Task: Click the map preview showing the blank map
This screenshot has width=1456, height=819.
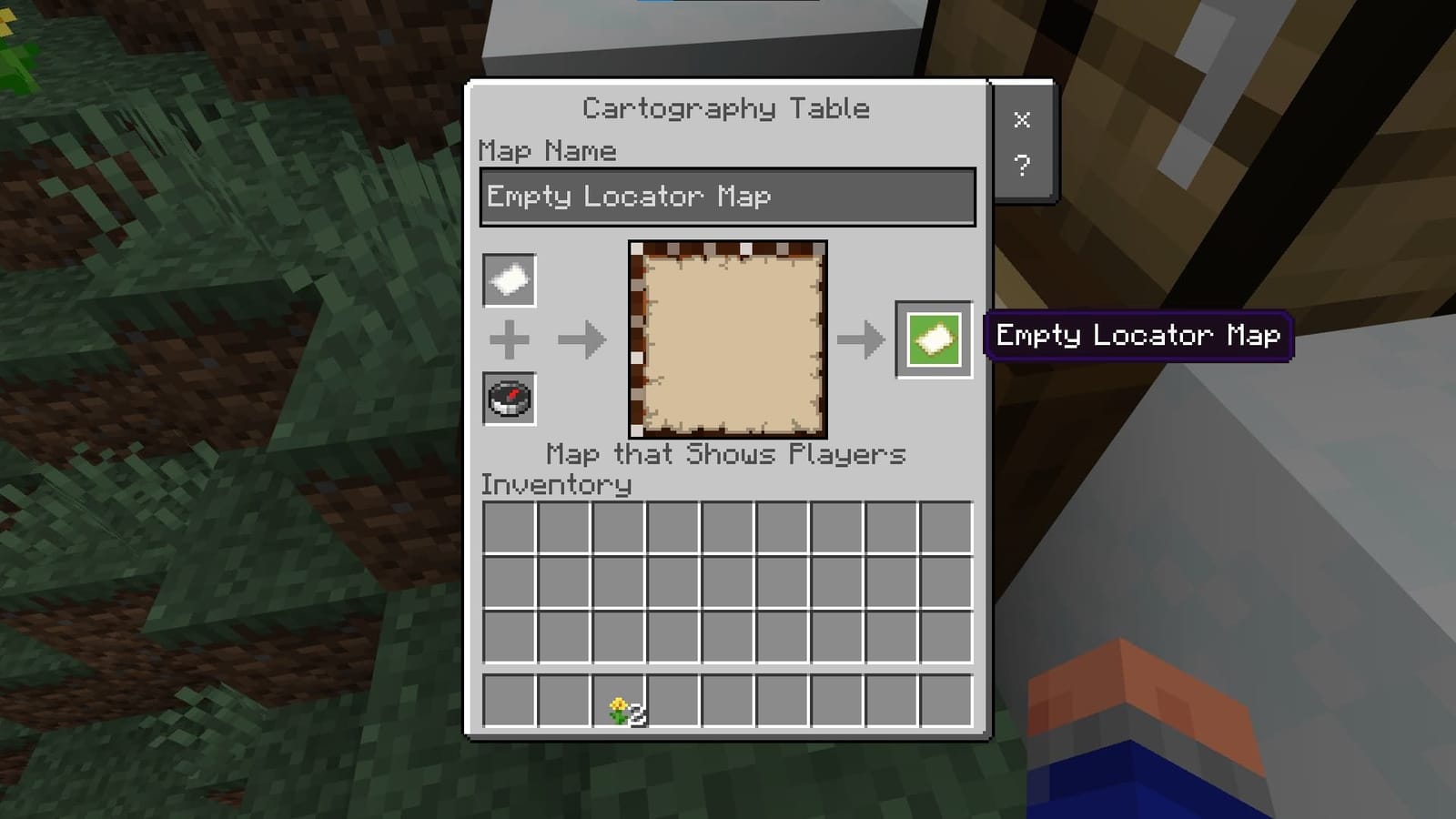Action: pos(726,337)
